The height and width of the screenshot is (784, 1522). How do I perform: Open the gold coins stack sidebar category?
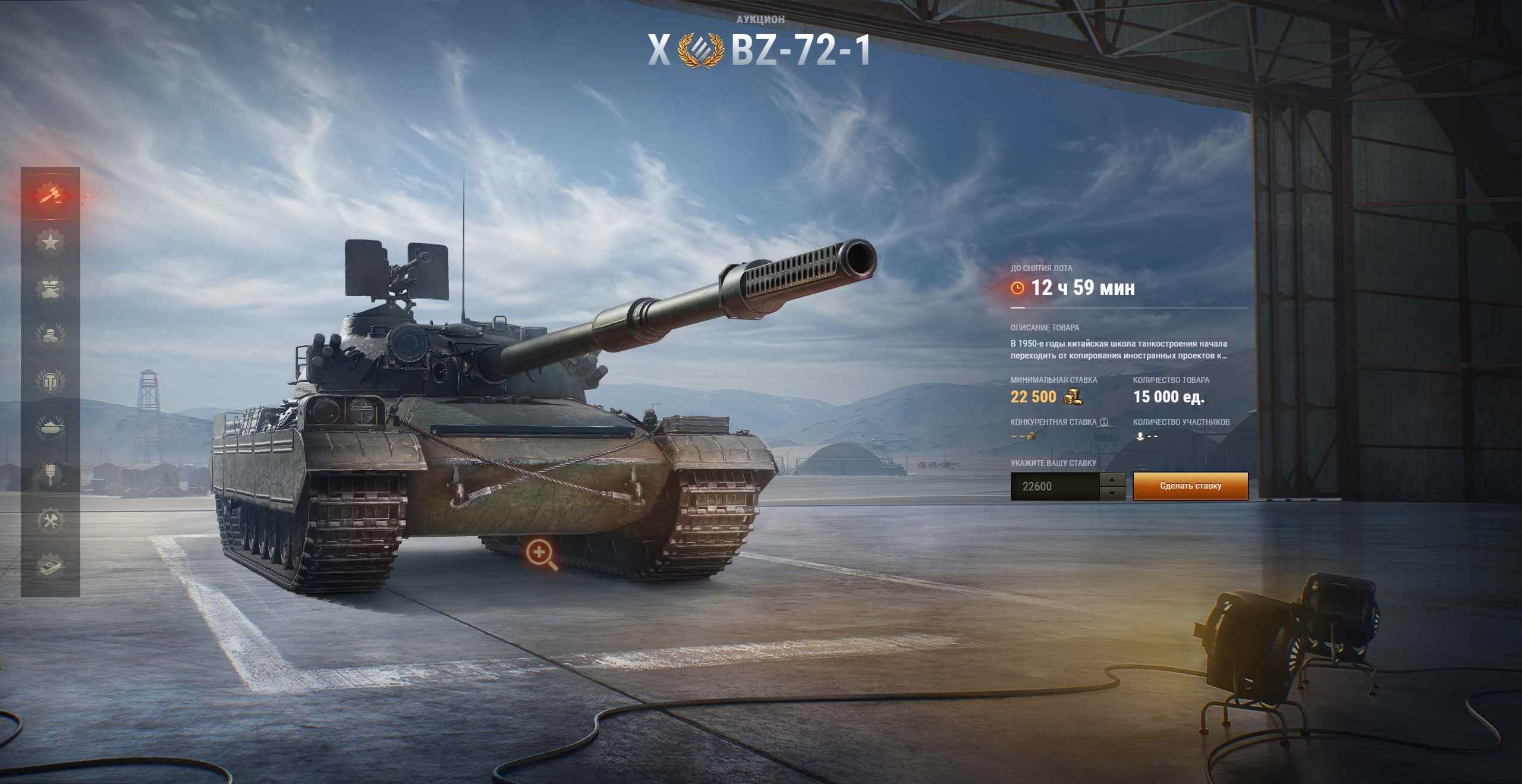click(50, 335)
